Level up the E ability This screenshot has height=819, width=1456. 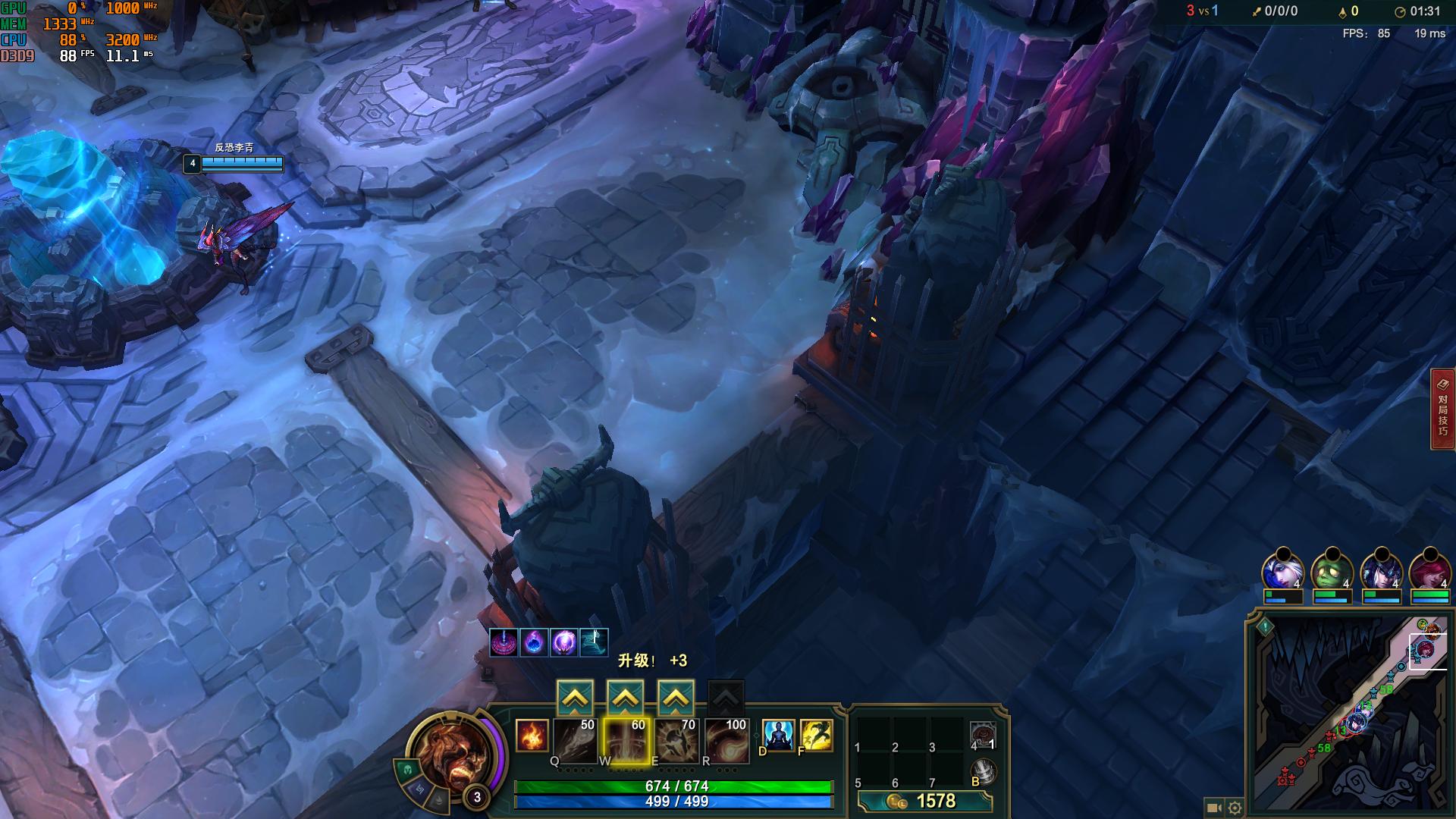[x=676, y=698]
